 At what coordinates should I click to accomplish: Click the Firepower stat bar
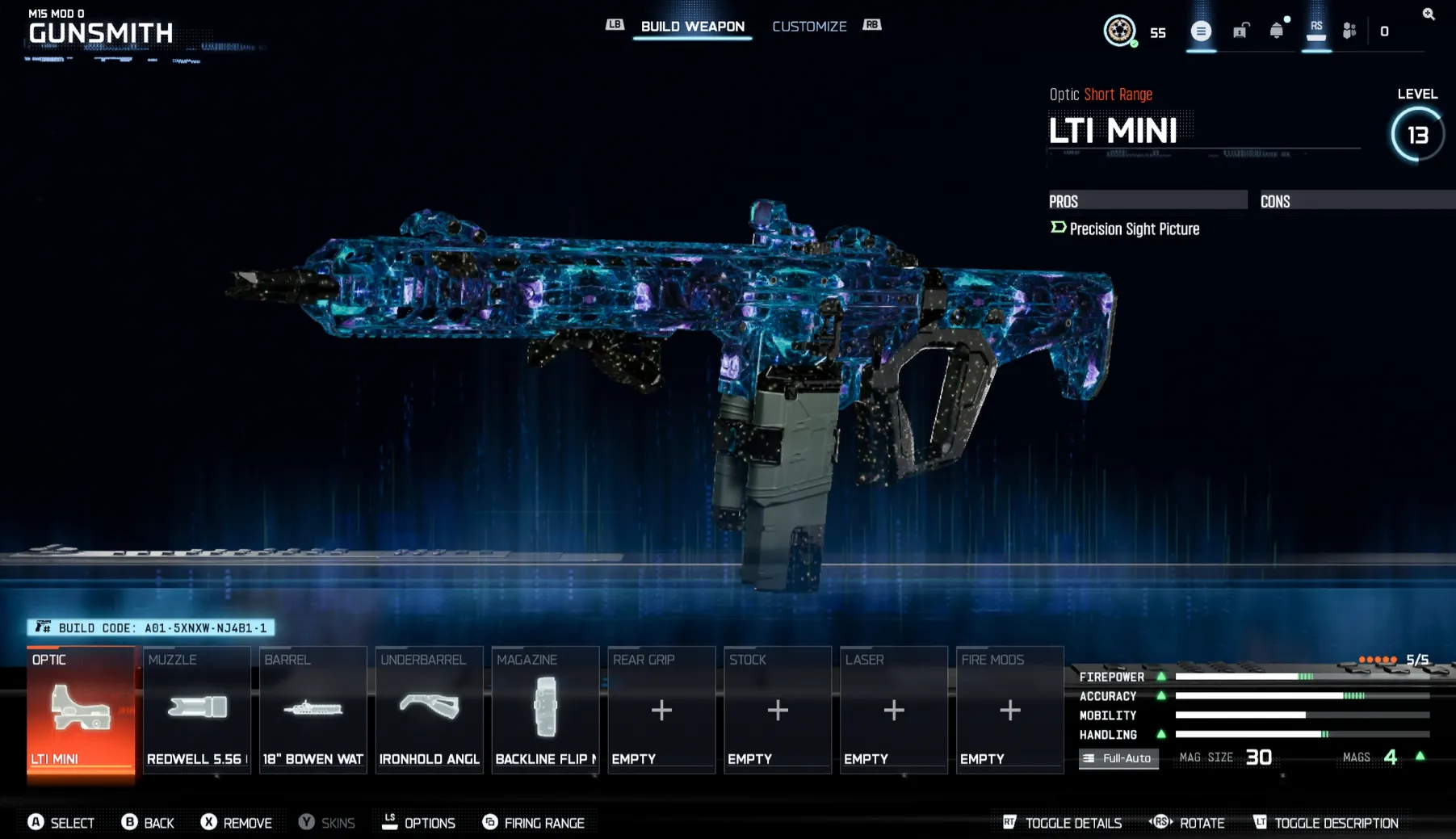tap(1252, 676)
